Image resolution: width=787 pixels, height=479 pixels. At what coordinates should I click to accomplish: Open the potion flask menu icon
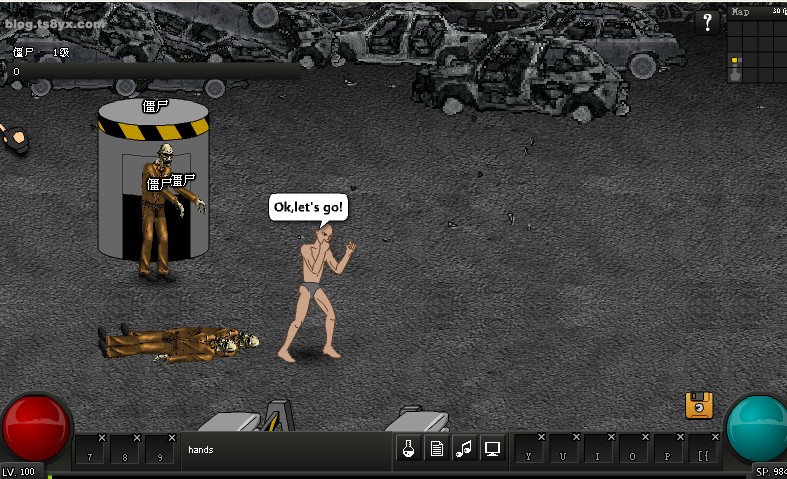[409, 449]
